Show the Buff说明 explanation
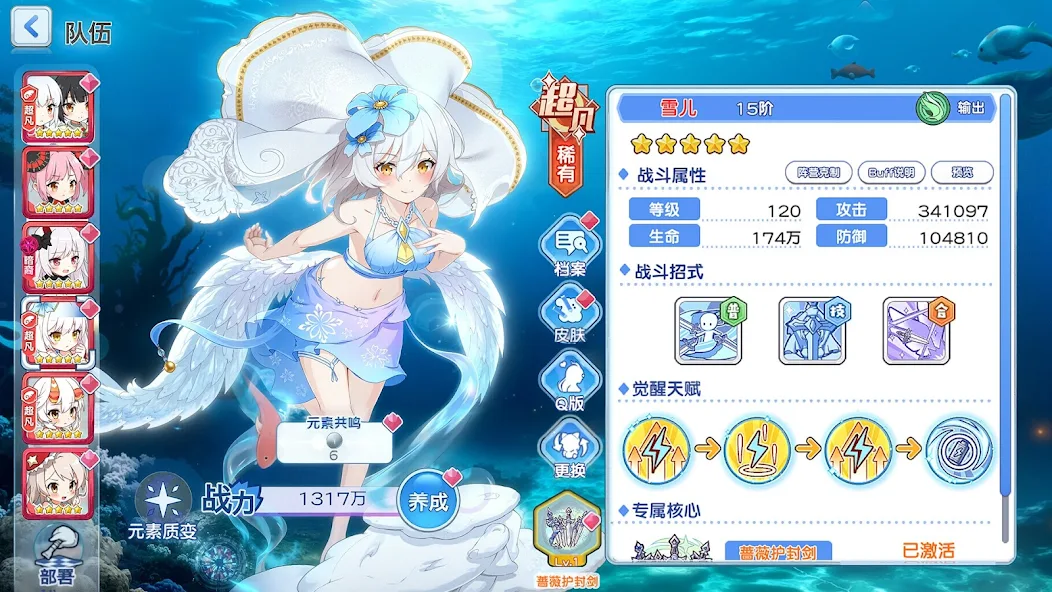 pos(890,172)
